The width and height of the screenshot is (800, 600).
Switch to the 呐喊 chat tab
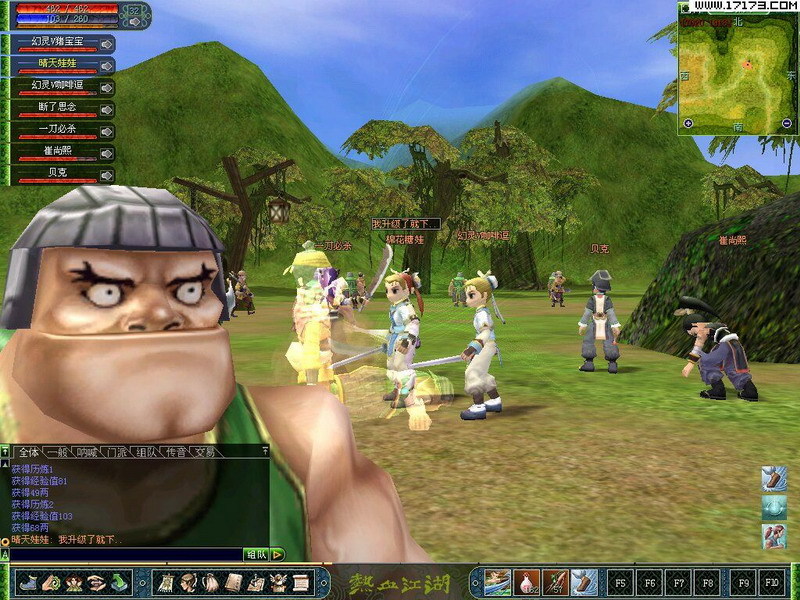pos(87,452)
